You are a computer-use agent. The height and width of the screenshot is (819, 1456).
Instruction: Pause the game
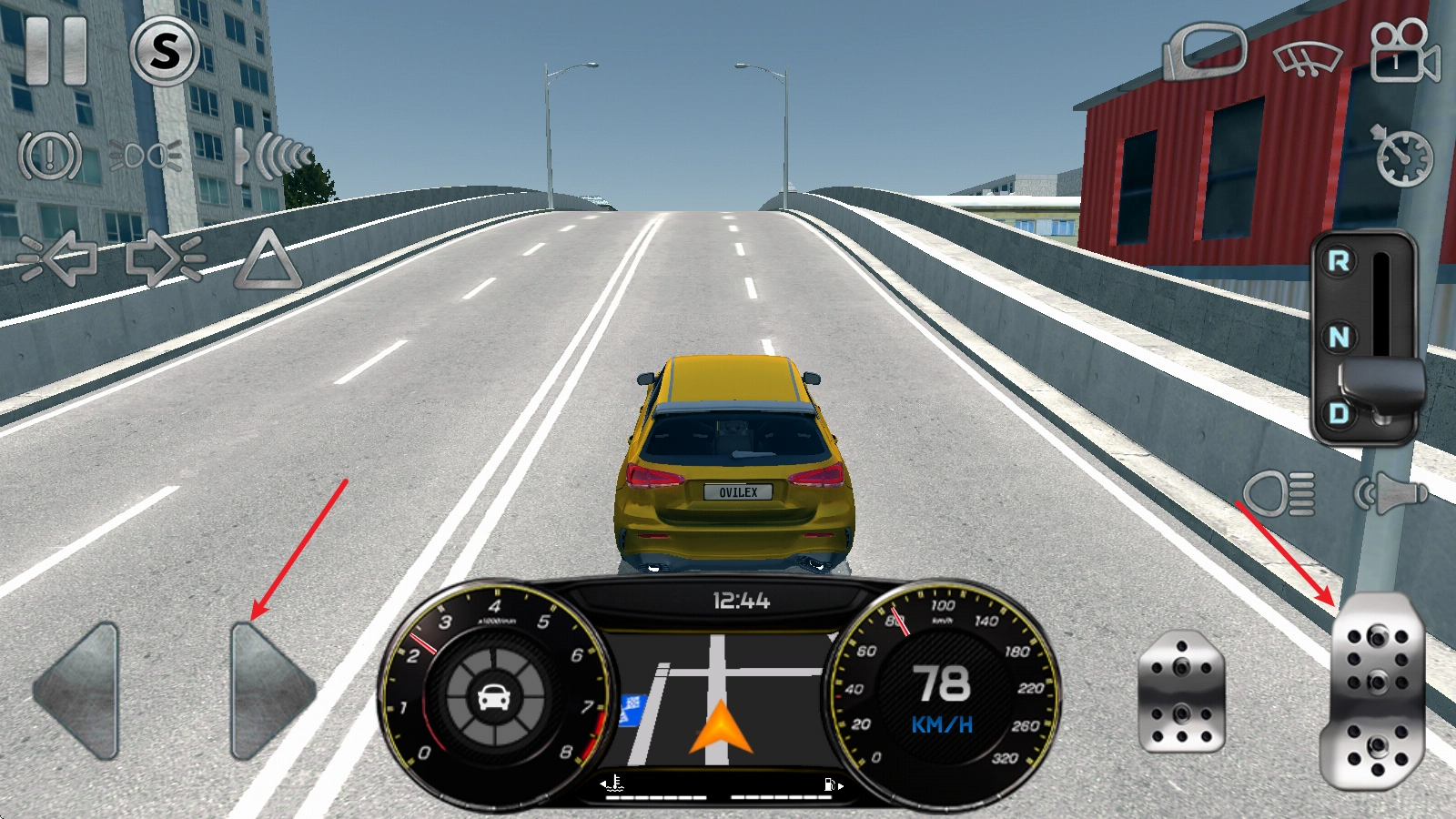[56, 51]
